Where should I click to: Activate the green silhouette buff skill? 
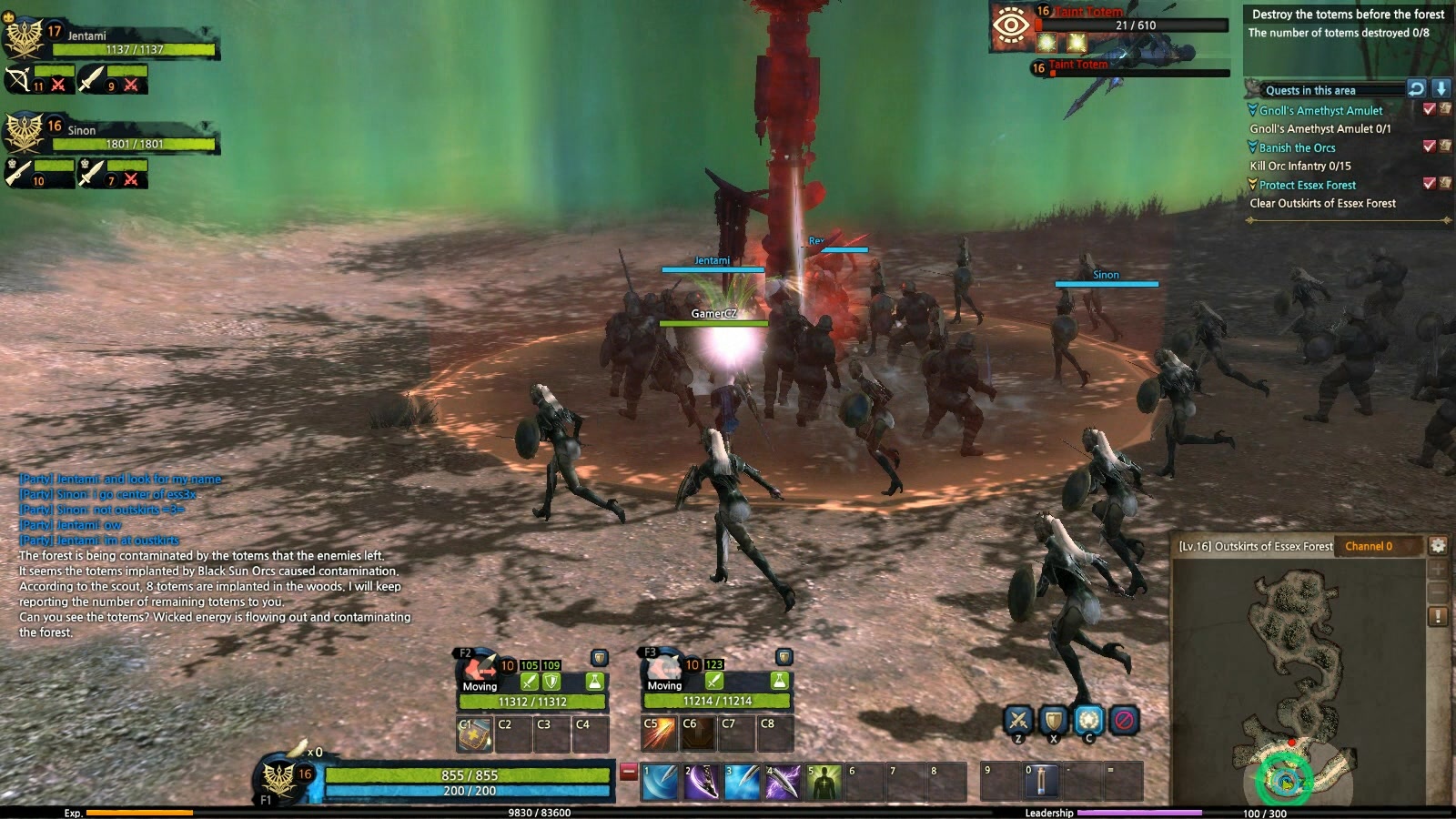824,783
